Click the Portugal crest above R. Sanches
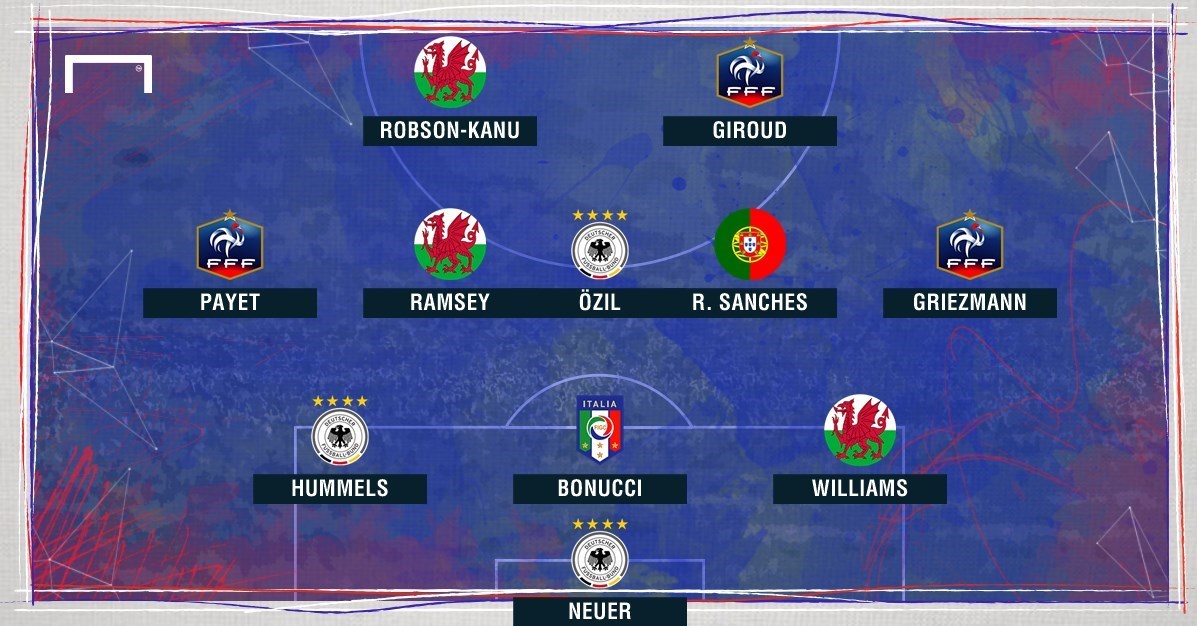 coord(750,244)
